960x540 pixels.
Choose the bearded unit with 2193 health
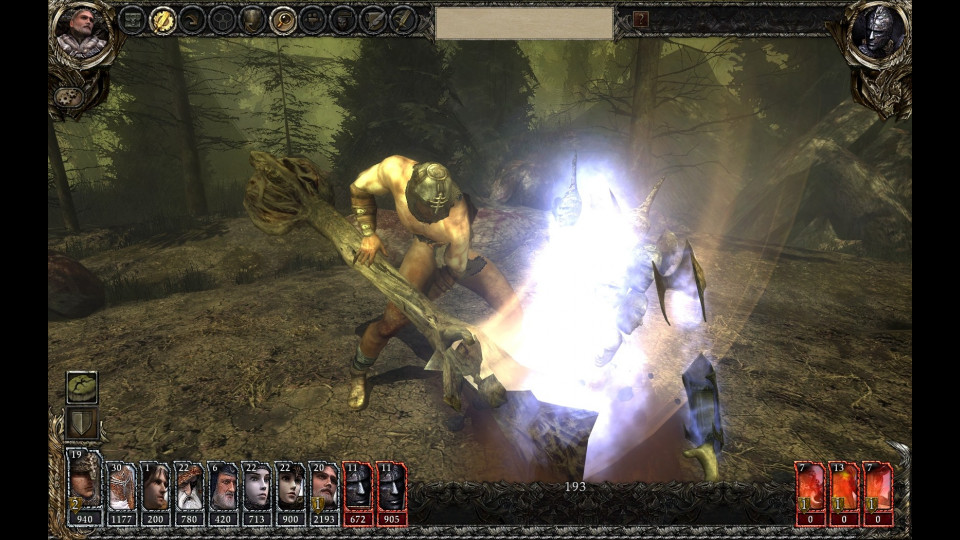(x=324, y=493)
